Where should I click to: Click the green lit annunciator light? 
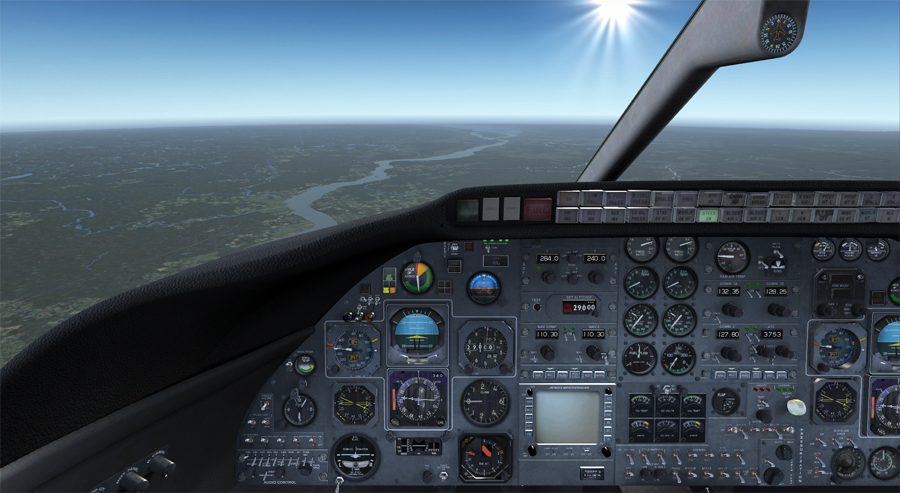coord(709,214)
